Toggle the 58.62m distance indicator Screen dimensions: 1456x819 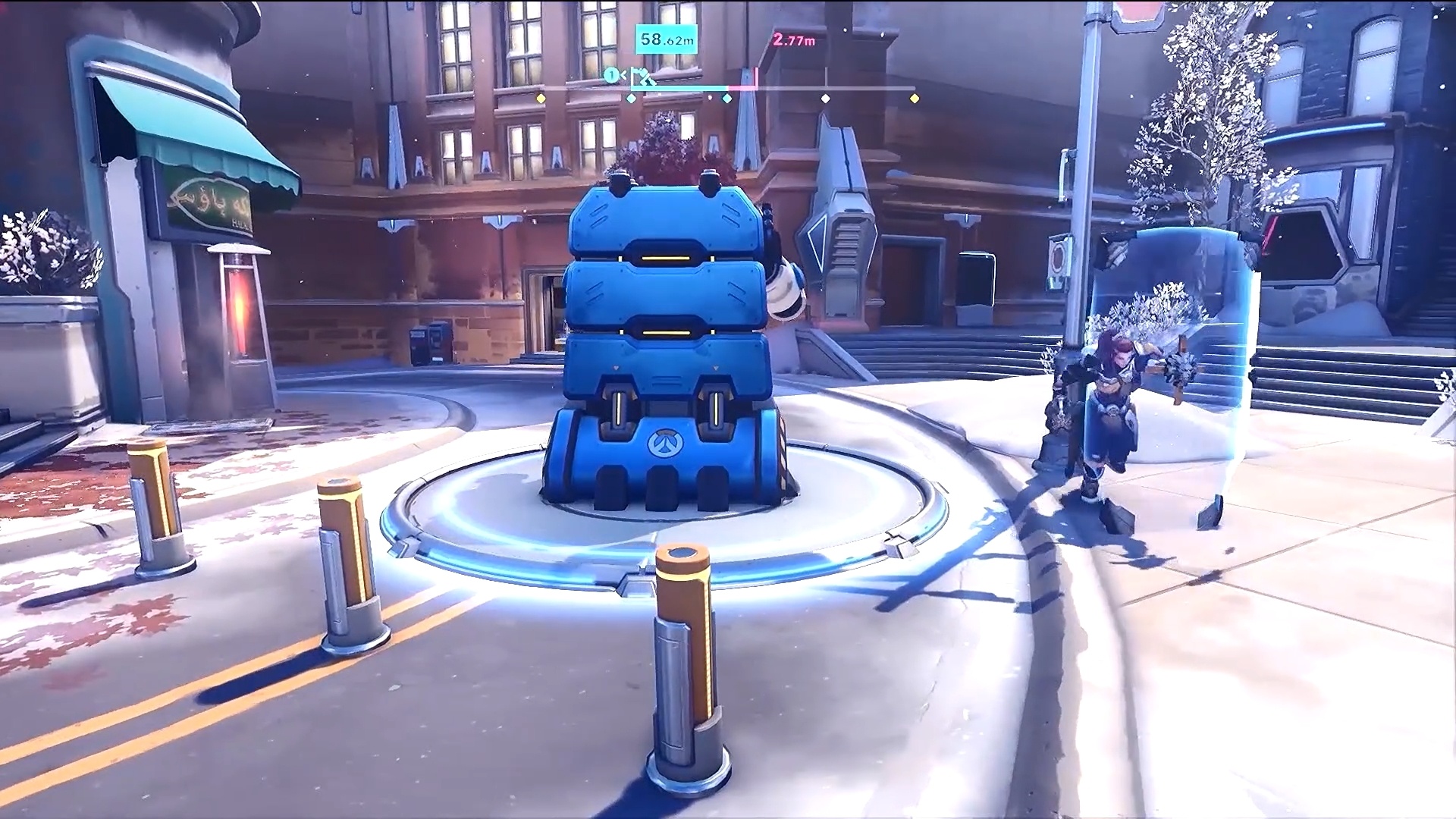point(666,39)
